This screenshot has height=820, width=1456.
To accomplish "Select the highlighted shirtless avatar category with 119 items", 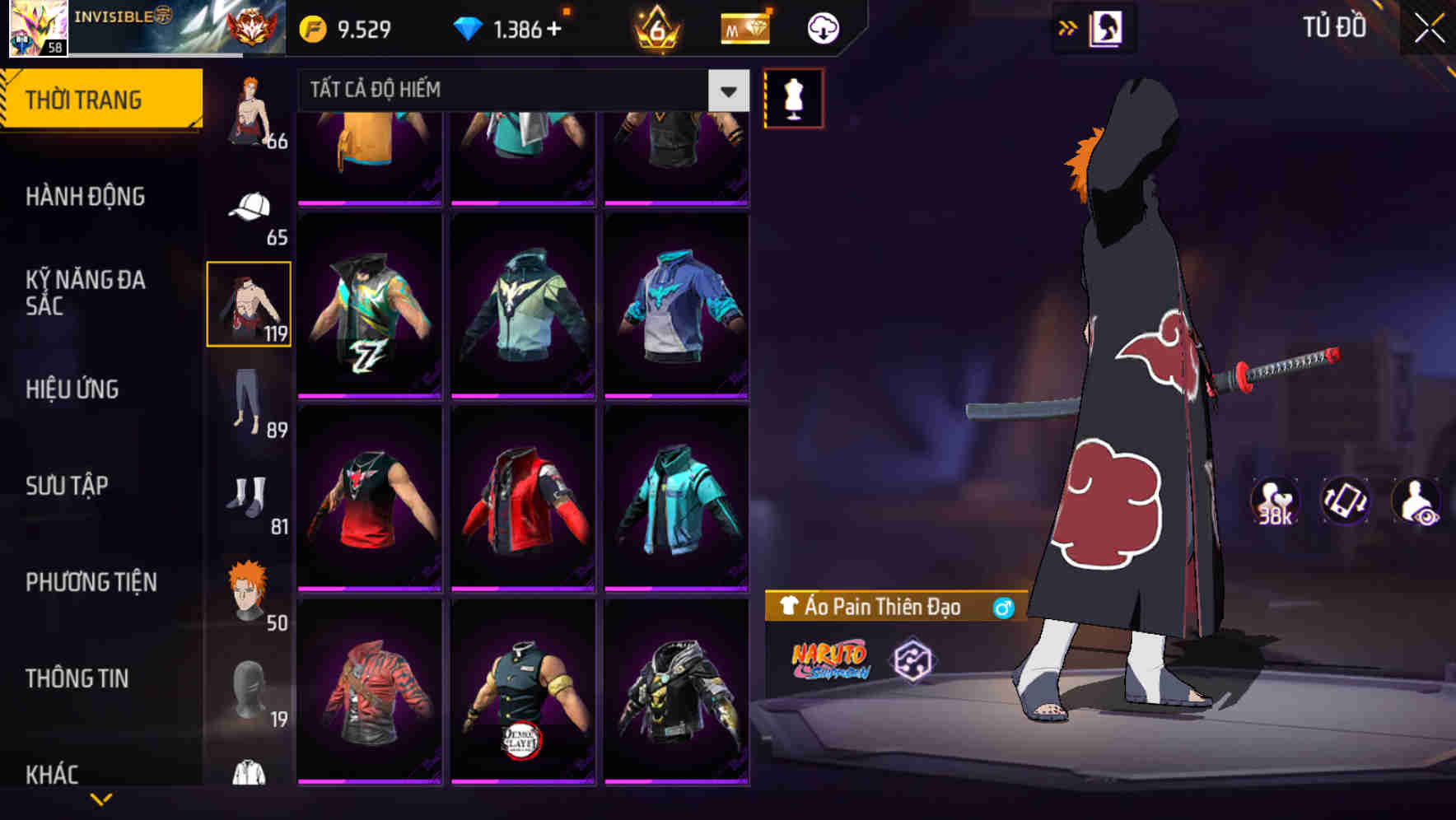I will pyautogui.click(x=250, y=303).
